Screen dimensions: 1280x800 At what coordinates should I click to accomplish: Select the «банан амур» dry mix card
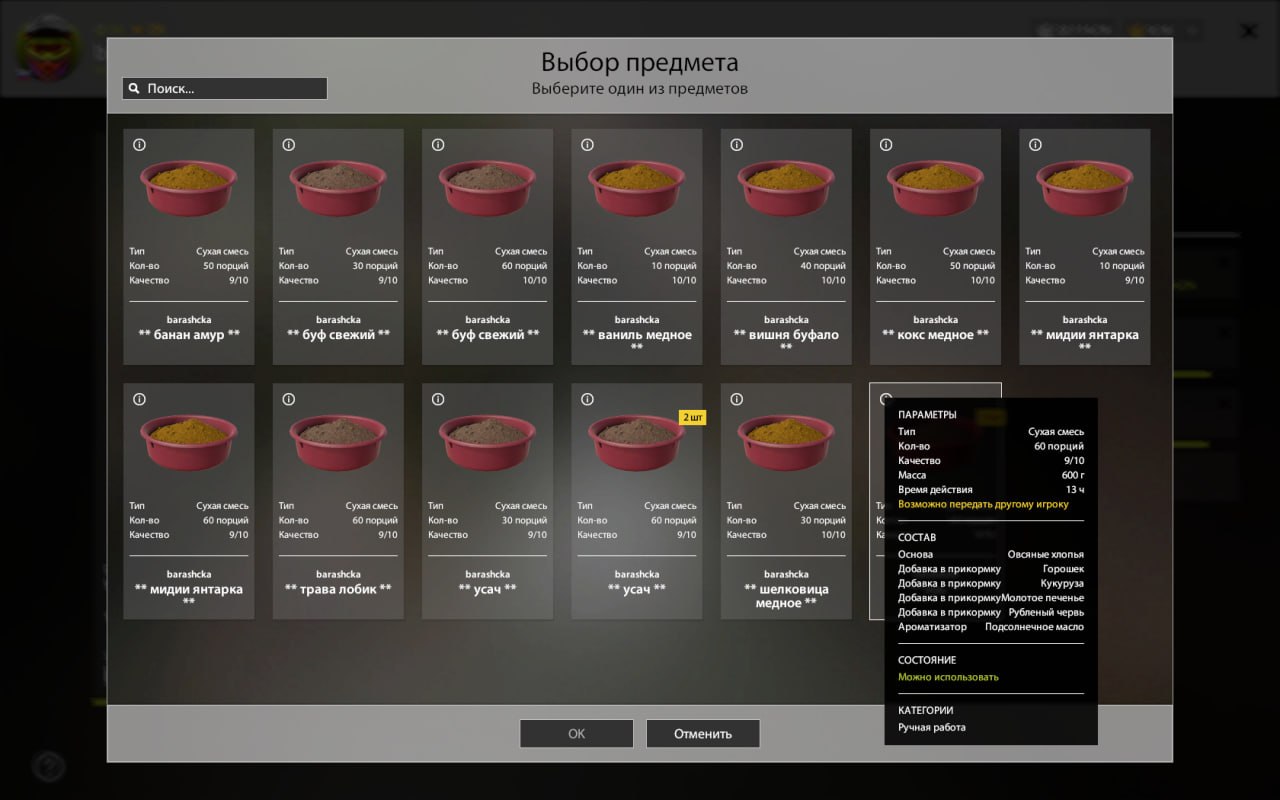[189, 246]
